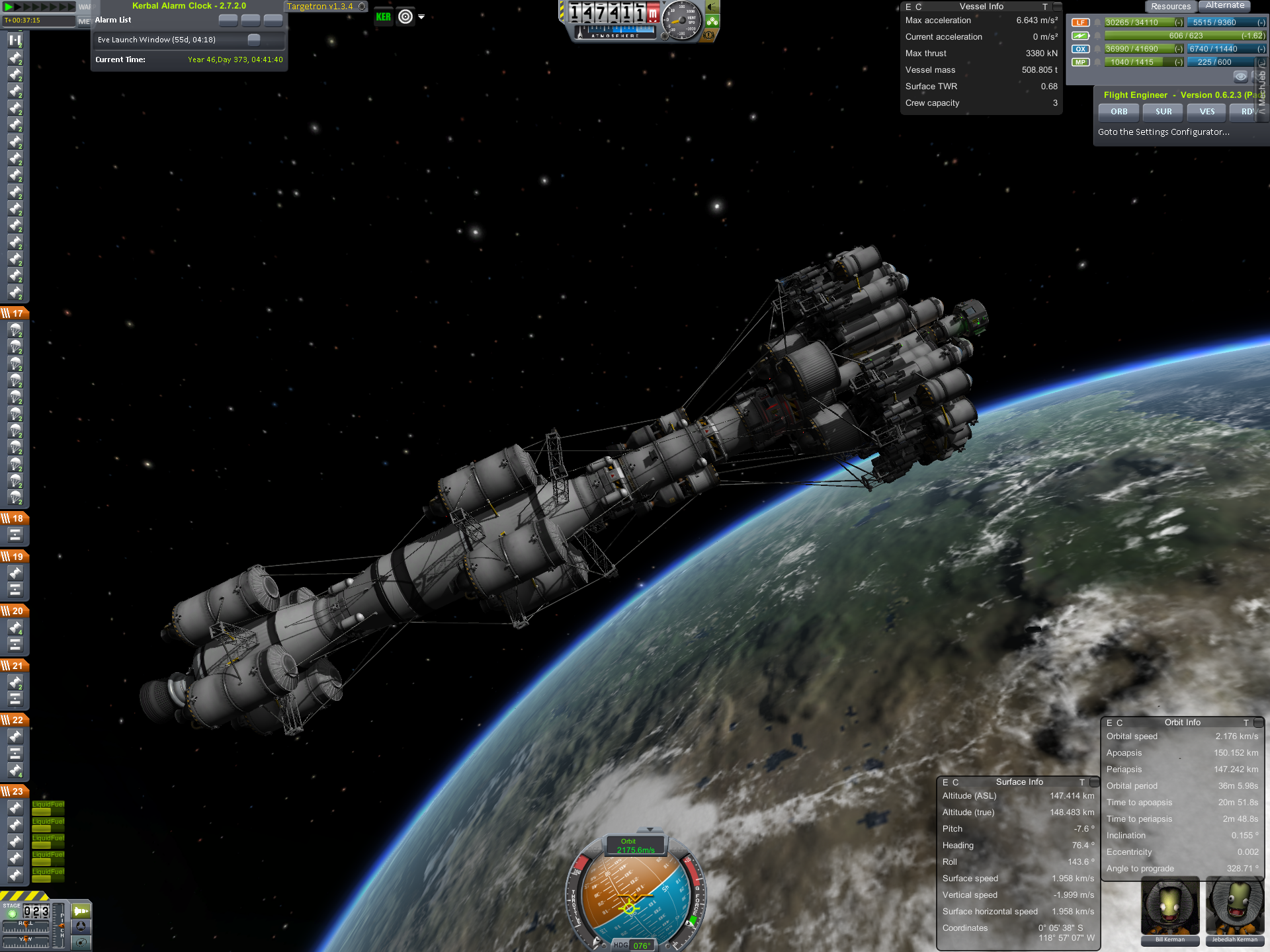Viewport: 1270px width, 952px height.
Task: Click the OX oxidizer resource icon
Action: click(x=1080, y=49)
